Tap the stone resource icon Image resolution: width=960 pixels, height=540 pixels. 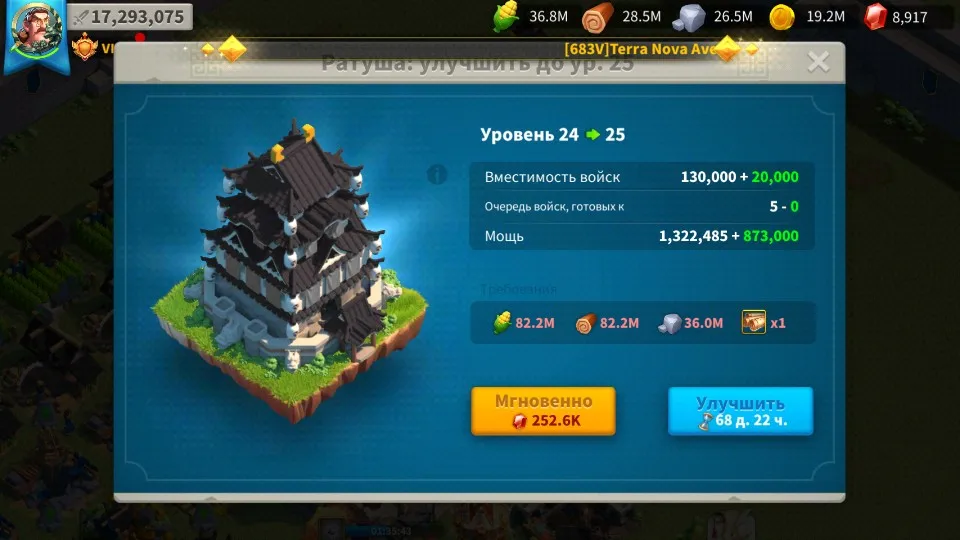(x=689, y=17)
